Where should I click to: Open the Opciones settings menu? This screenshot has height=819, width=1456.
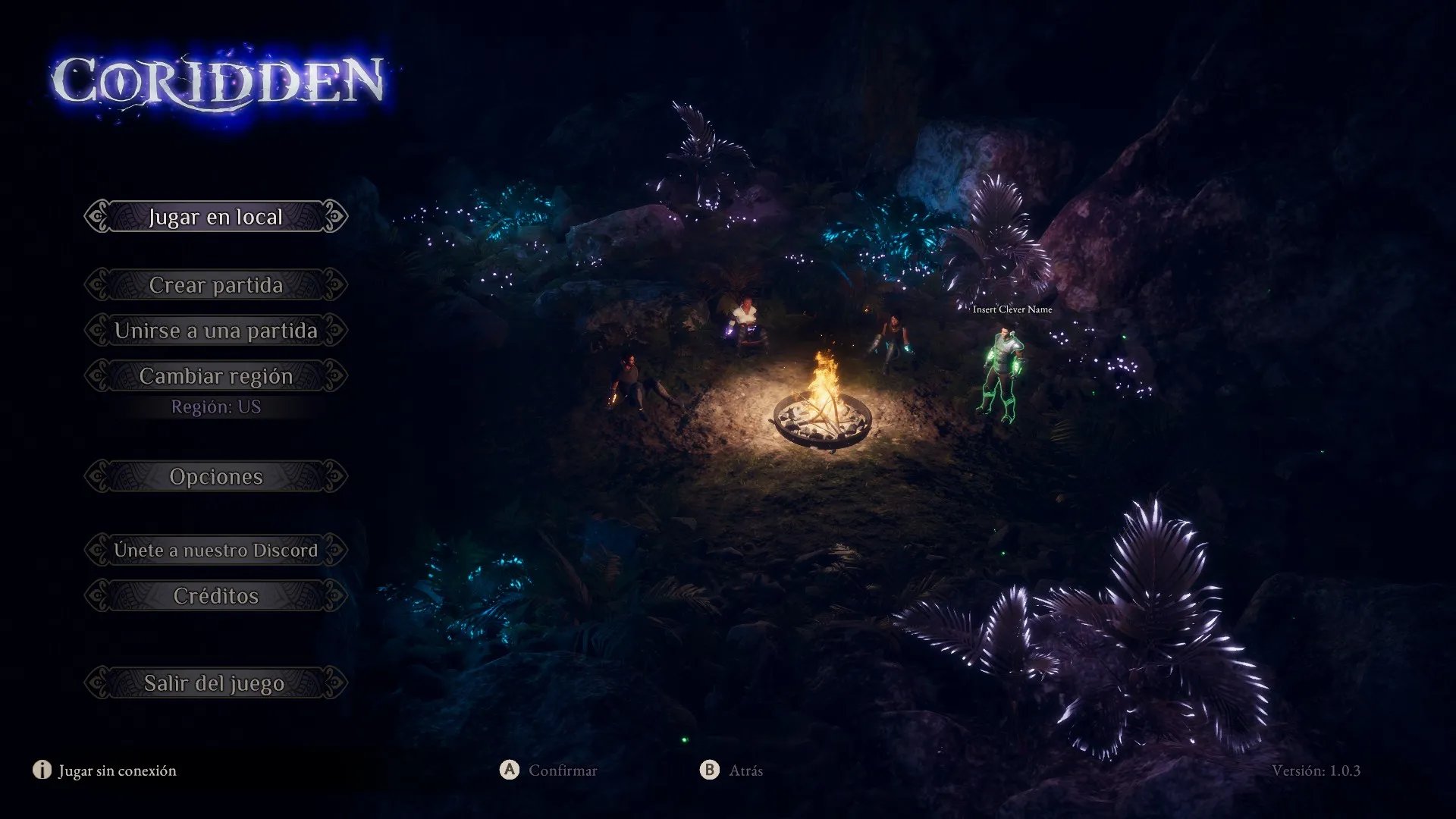click(216, 476)
